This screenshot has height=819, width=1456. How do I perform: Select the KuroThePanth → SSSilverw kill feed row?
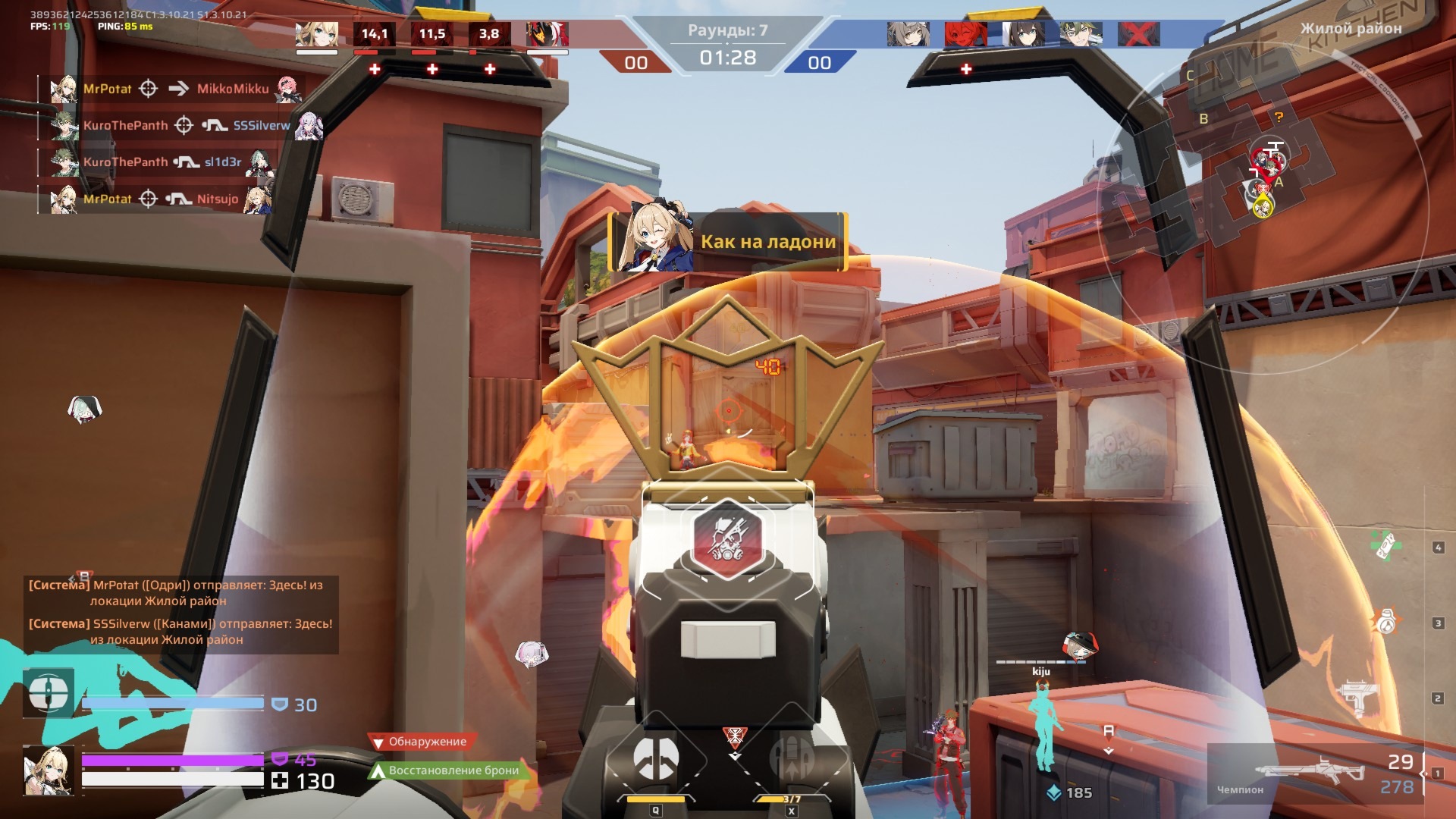click(x=186, y=125)
